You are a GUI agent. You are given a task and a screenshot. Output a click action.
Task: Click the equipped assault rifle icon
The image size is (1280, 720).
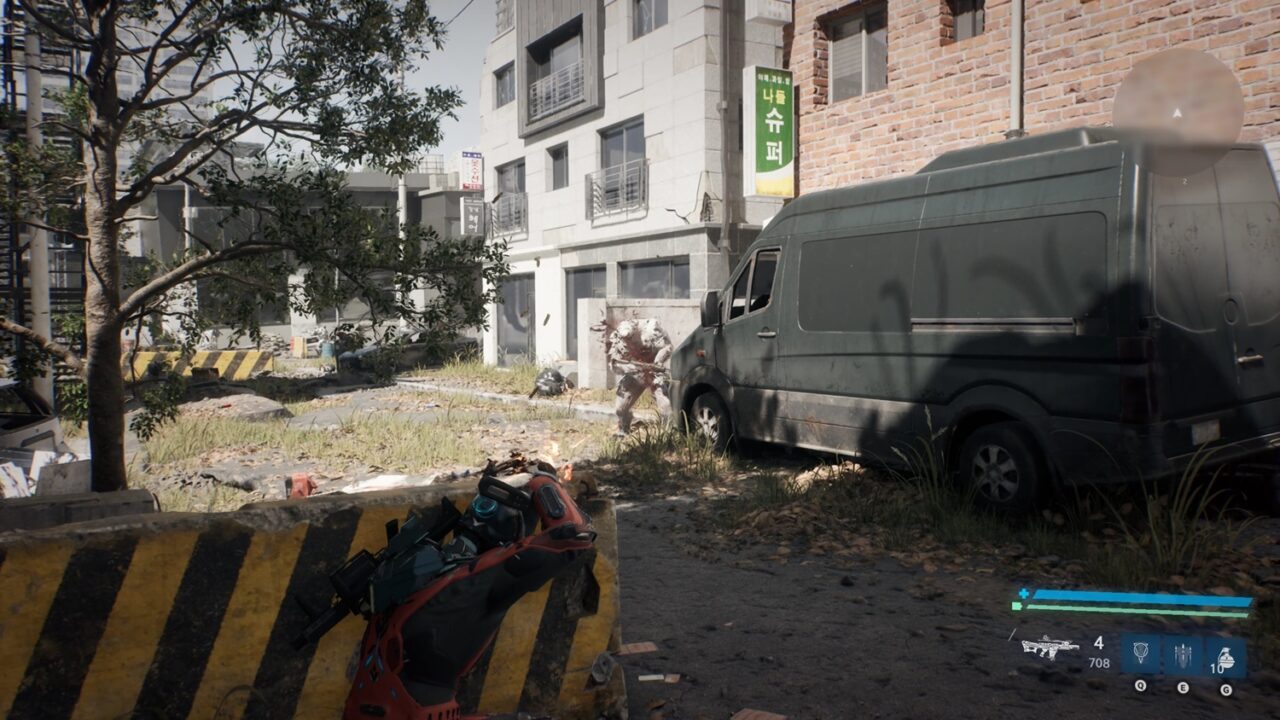1048,648
